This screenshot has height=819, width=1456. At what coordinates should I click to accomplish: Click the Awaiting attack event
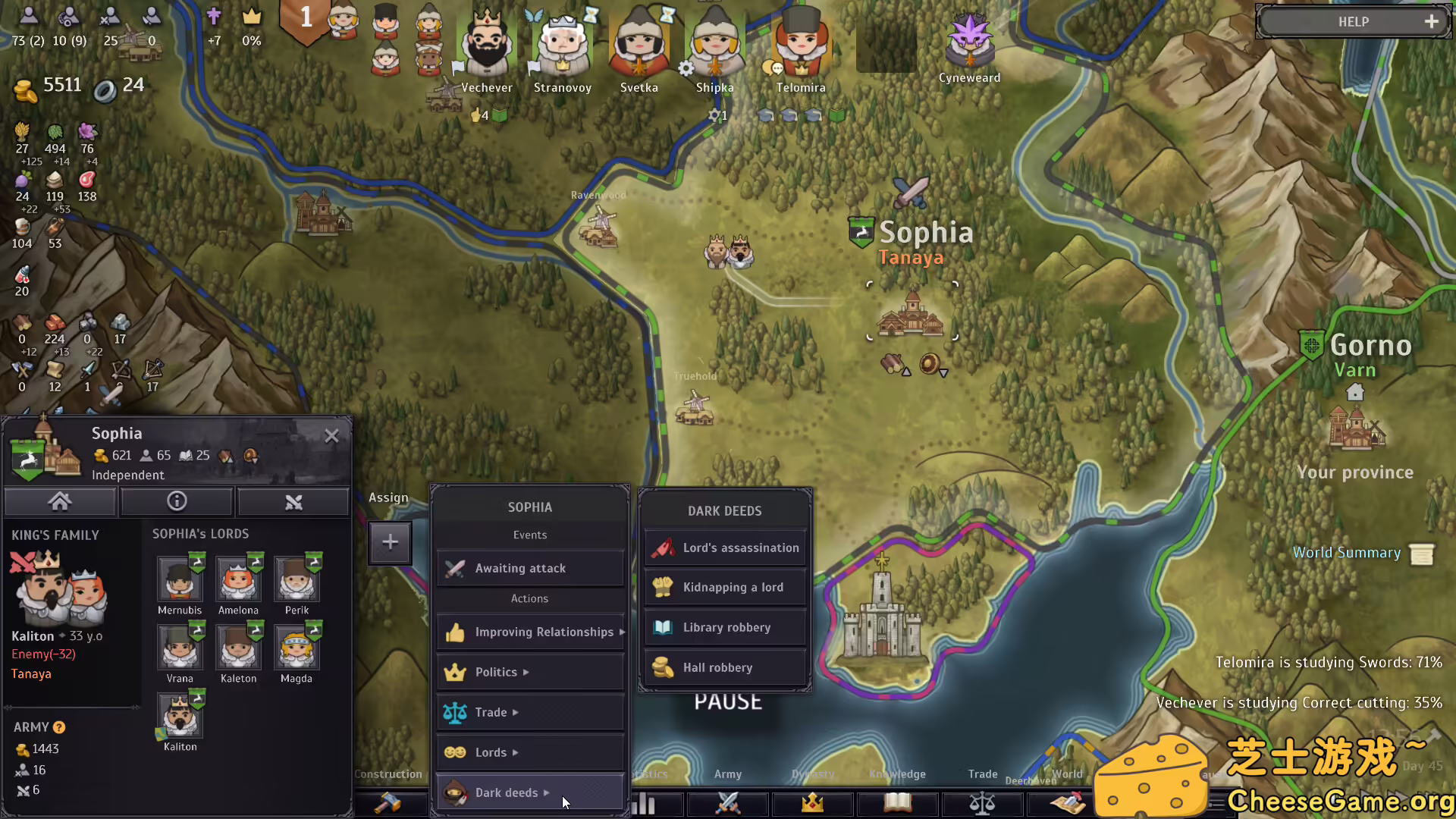click(530, 568)
